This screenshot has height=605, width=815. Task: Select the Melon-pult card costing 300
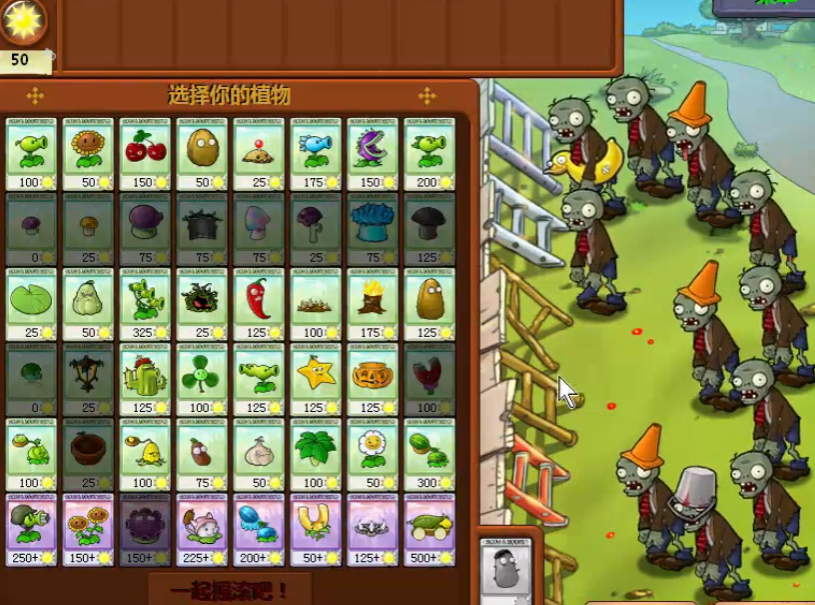pos(429,455)
